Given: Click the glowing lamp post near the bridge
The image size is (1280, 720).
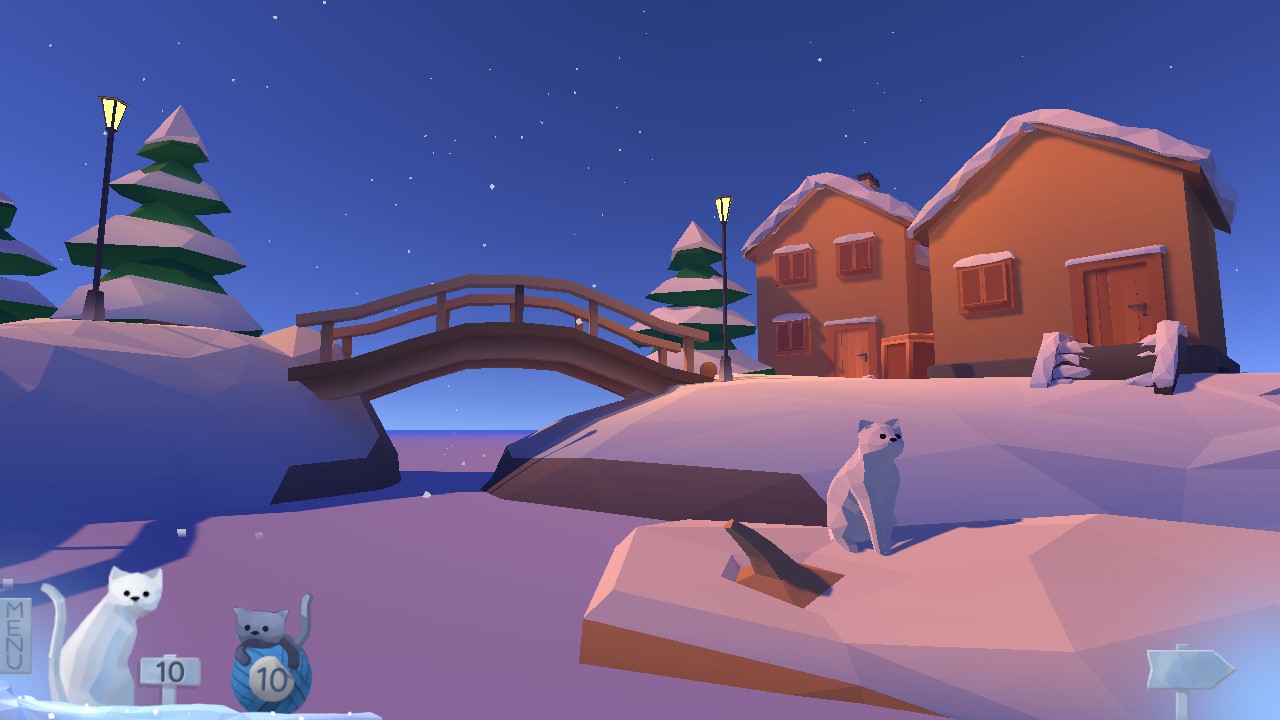Looking at the screenshot, I should tap(722, 207).
